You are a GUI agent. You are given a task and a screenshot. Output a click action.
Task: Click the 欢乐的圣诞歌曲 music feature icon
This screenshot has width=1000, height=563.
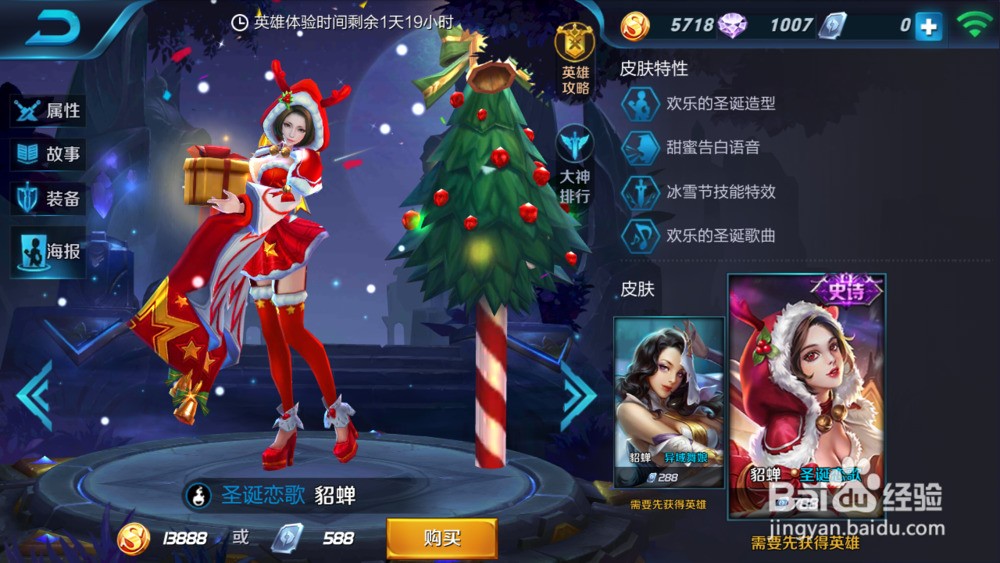coord(640,236)
